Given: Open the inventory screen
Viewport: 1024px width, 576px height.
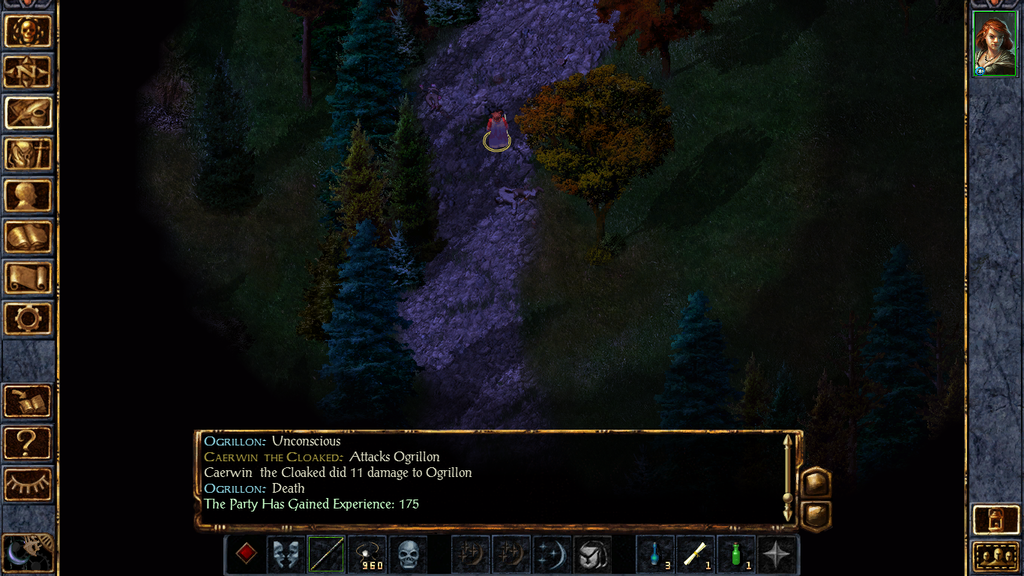Looking at the screenshot, I should pyautogui.click(x=28, y=154).
